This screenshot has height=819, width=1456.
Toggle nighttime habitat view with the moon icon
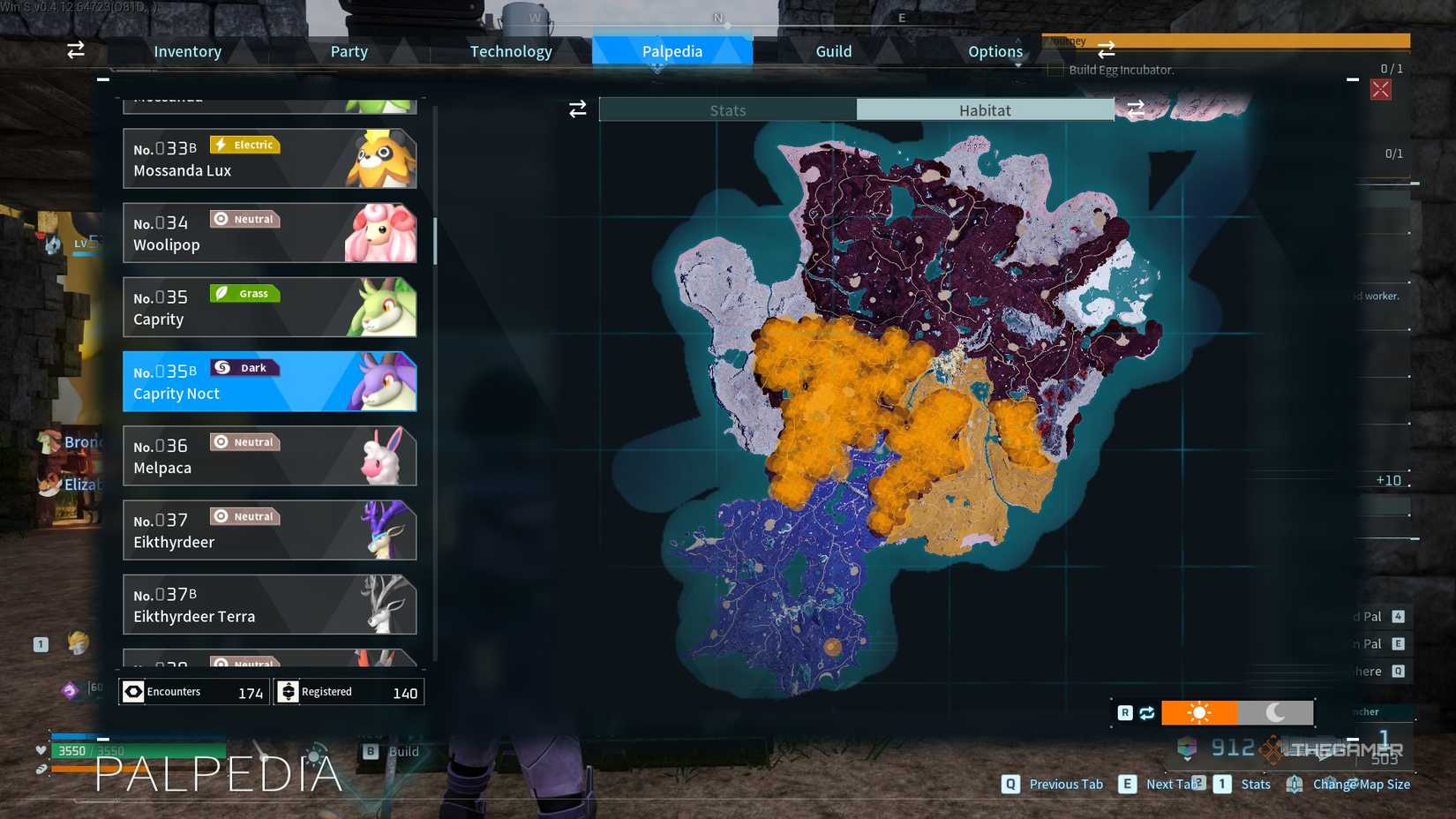(x=1277, y=712)
